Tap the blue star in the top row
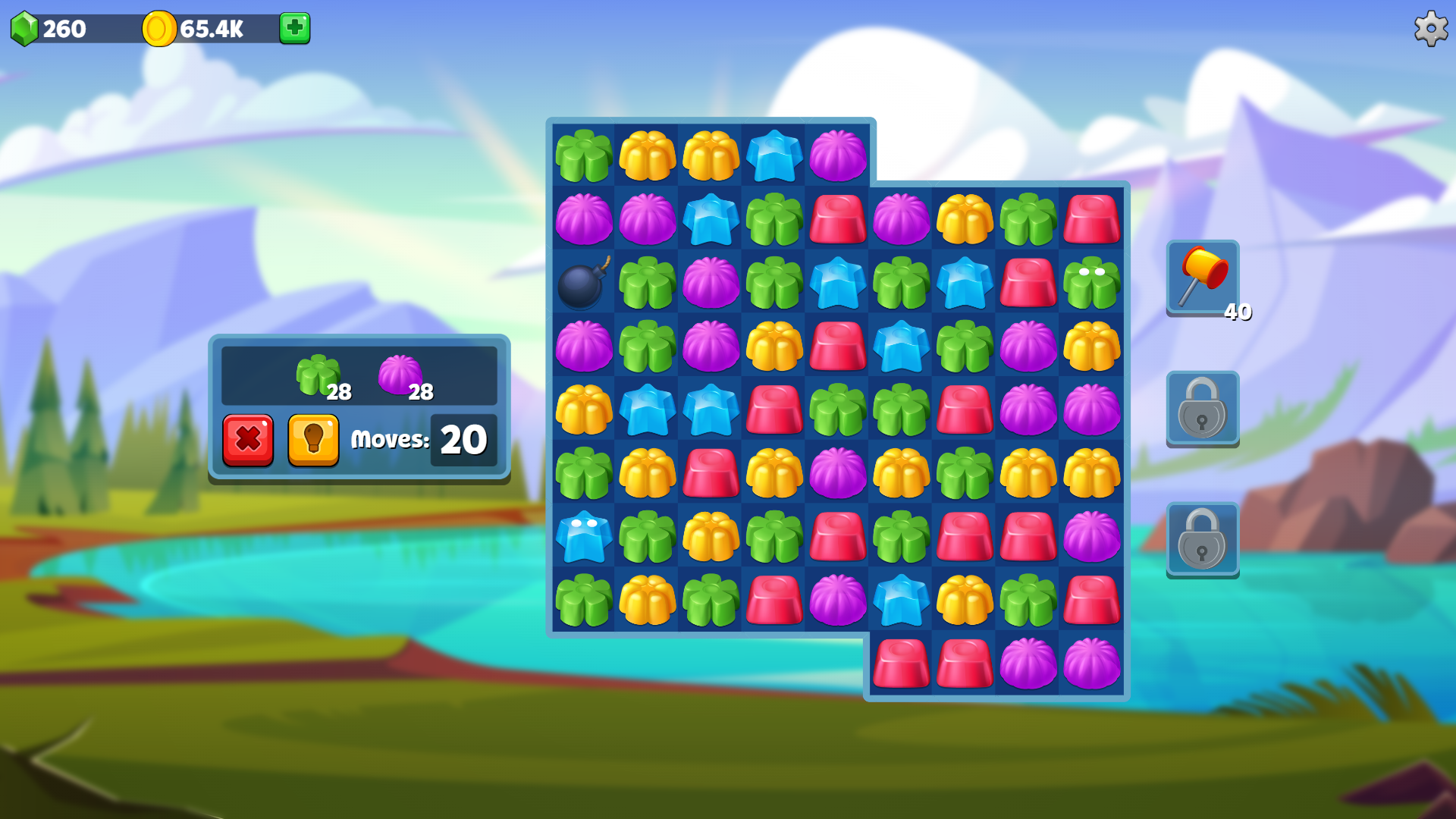The image size is (1456, 819). [773, 155]
